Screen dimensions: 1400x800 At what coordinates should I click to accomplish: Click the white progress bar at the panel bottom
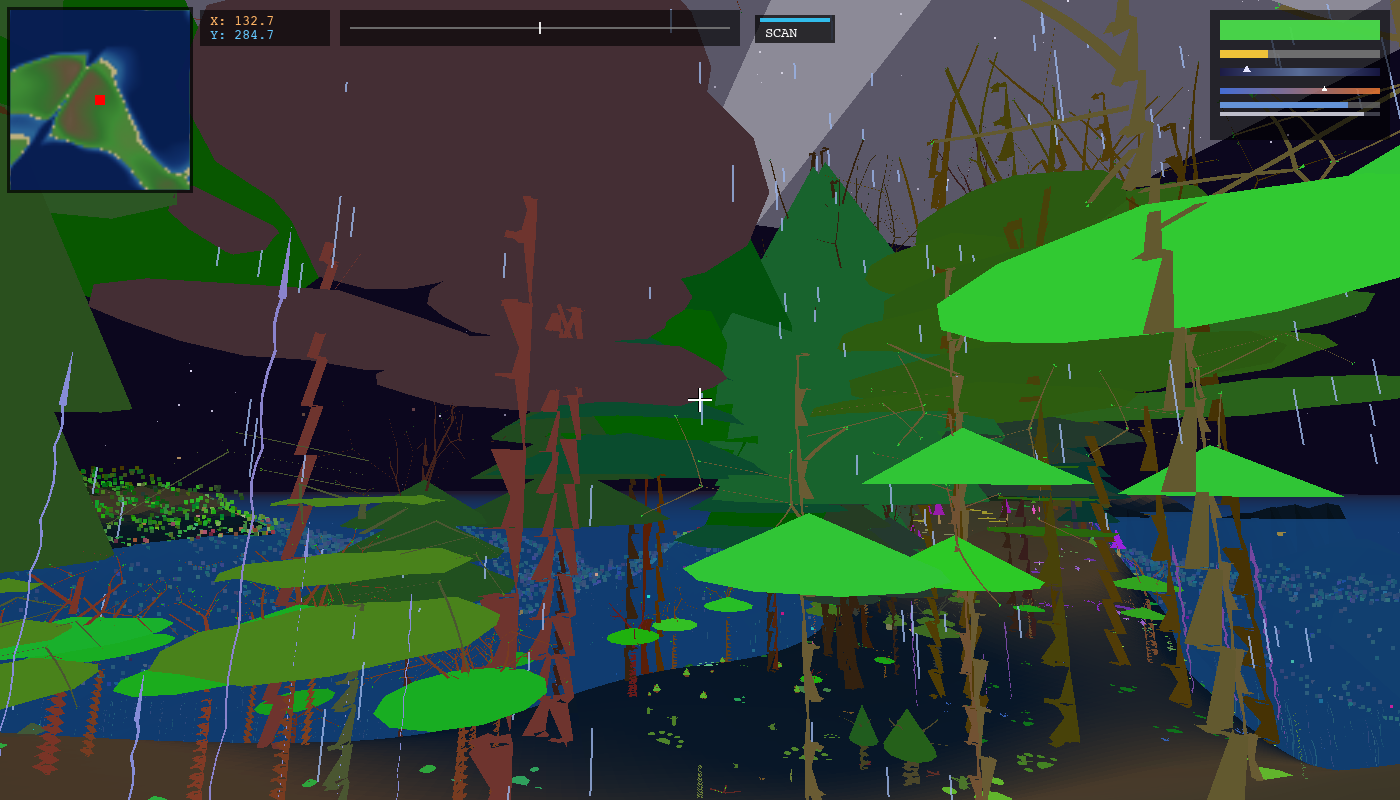(x=1290, y=115)
